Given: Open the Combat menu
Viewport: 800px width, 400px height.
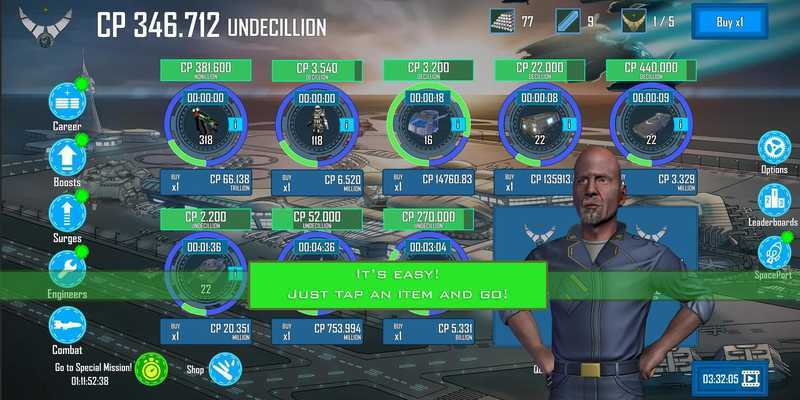Looking at the screenshot, I should (x=67, y=326).
